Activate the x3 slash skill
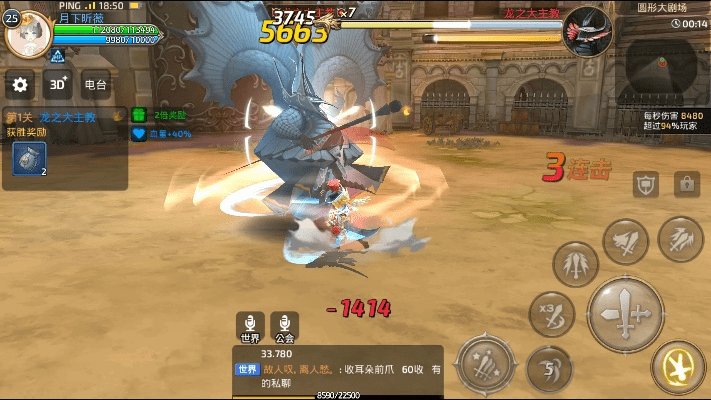This screenshot has height=400, width=711. 552,311
